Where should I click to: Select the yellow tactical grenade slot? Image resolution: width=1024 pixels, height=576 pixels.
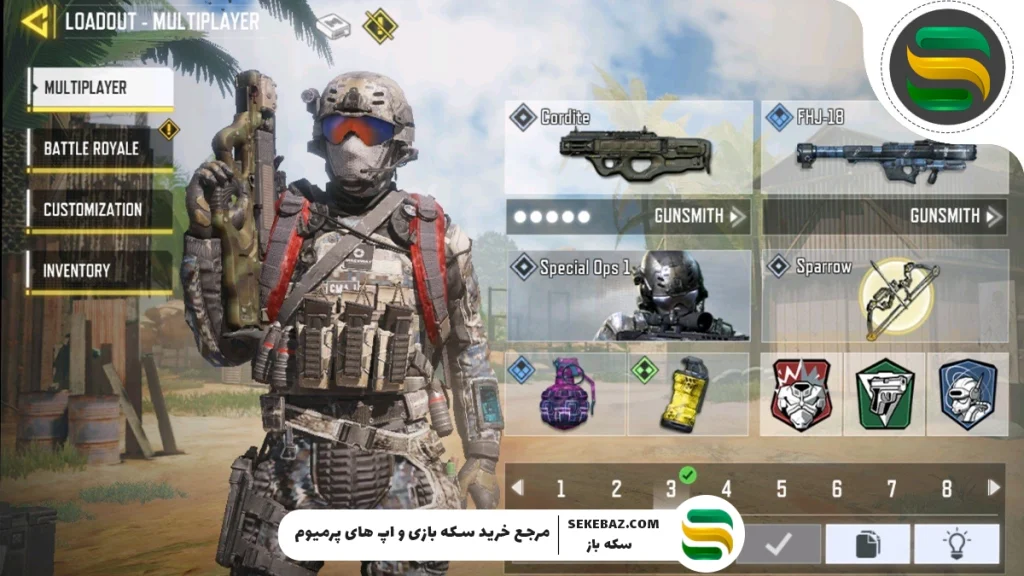[688, 394]
